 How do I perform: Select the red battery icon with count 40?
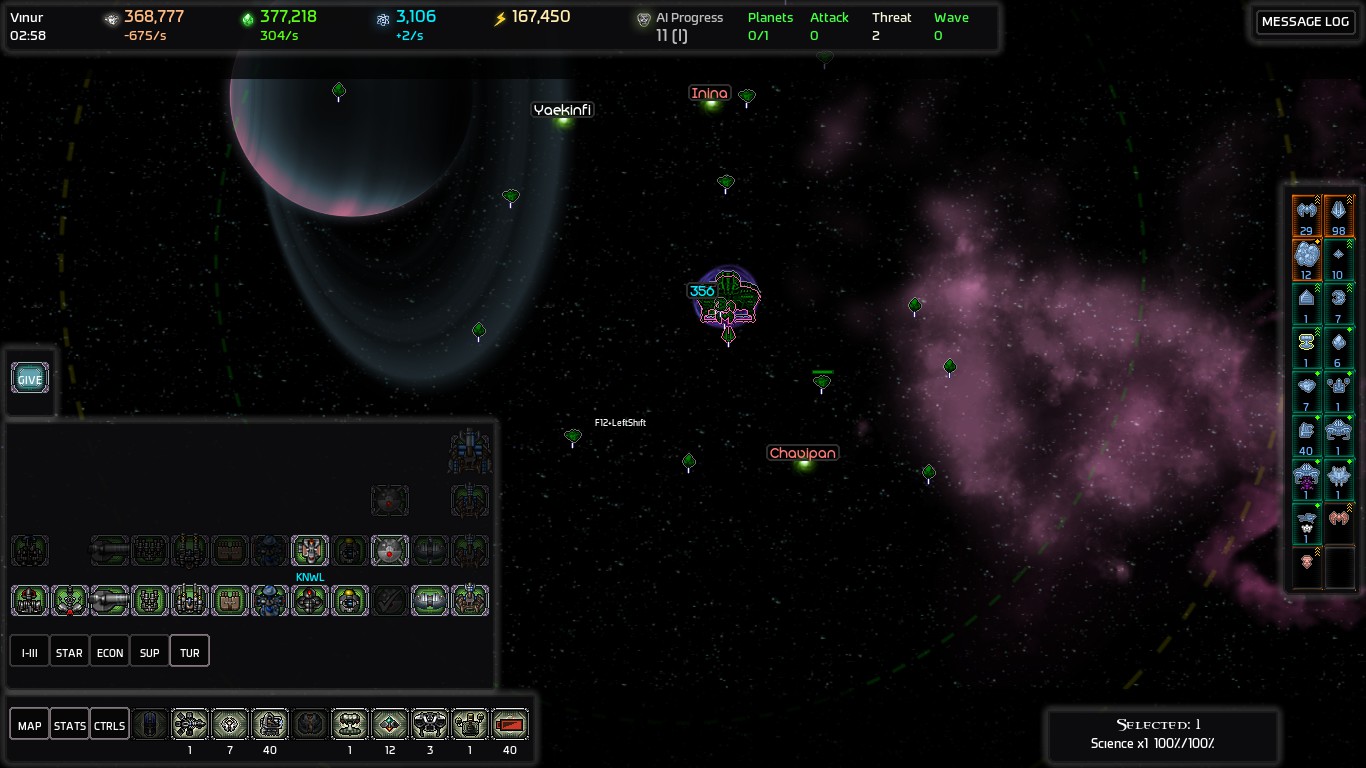(x=510, y=724)
